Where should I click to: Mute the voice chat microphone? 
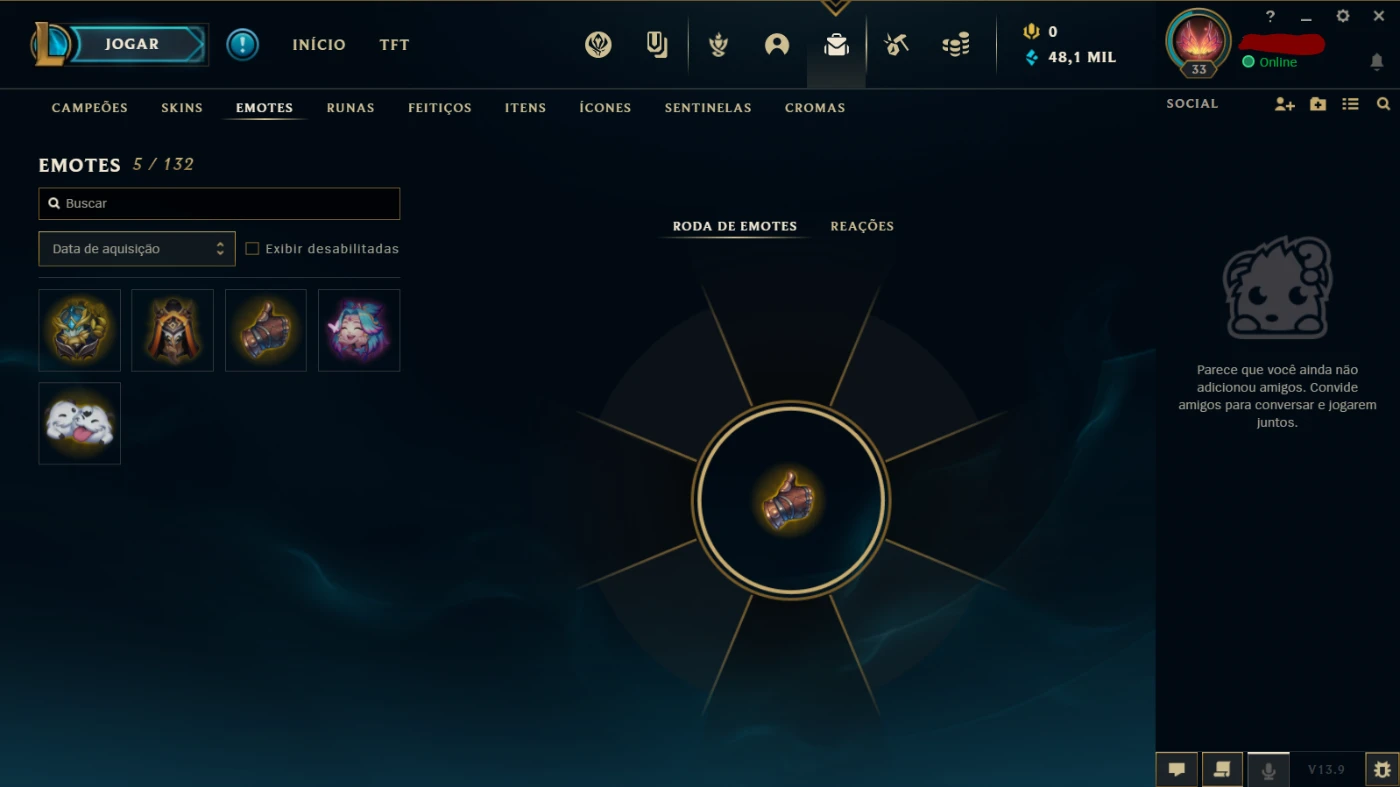(1268, 769)
